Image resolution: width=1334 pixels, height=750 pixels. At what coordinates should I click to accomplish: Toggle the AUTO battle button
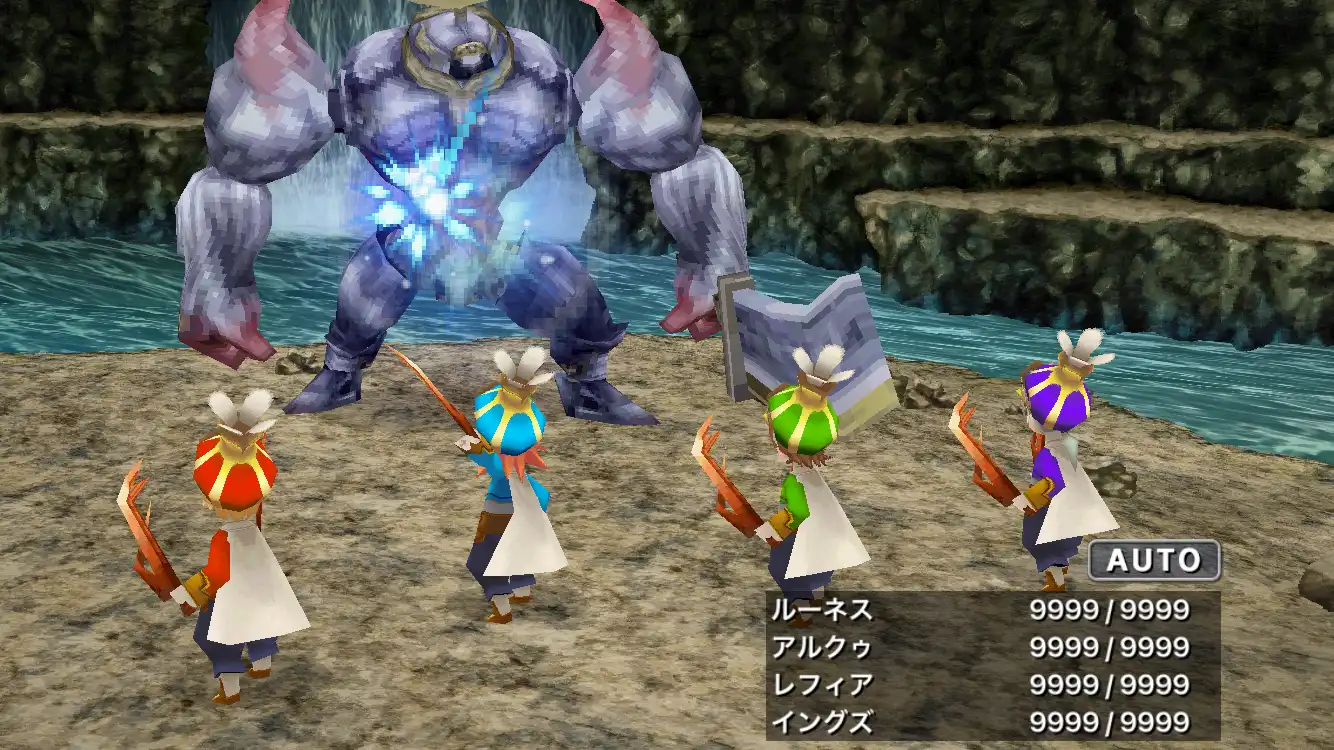click(x=1153, y=560)
